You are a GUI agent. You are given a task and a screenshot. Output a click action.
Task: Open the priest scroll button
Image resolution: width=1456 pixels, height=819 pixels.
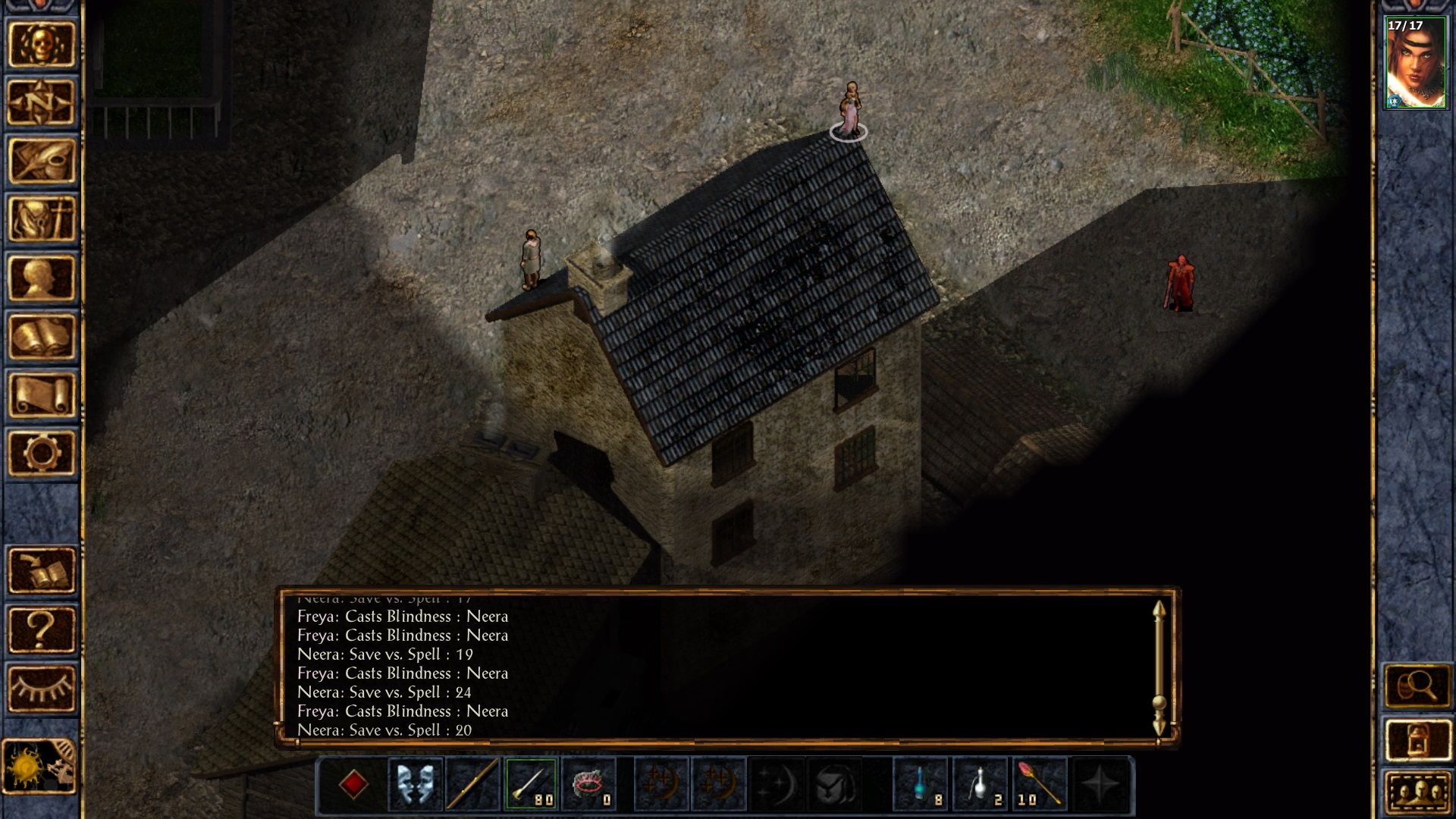(x=42, y=394)
